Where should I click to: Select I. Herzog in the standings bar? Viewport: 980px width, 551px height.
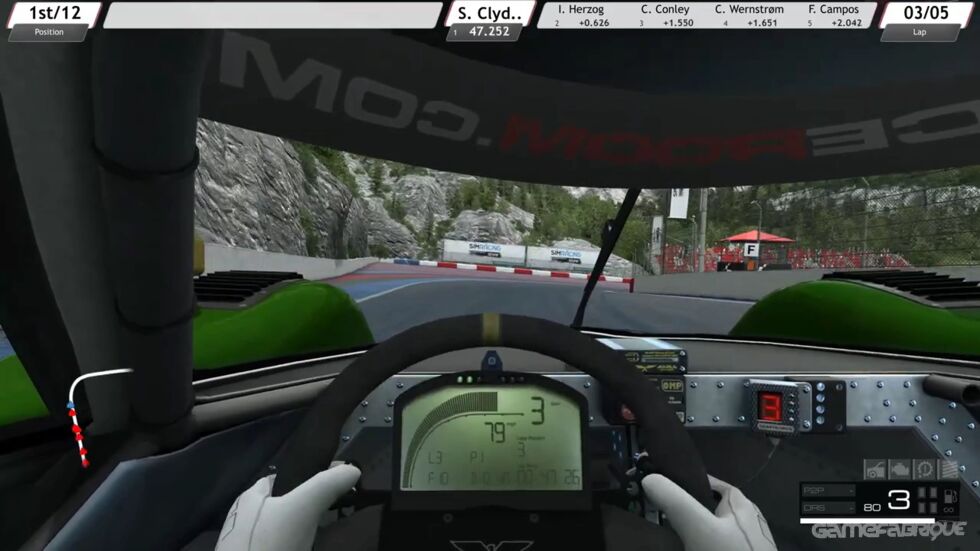tap(582, 15)
